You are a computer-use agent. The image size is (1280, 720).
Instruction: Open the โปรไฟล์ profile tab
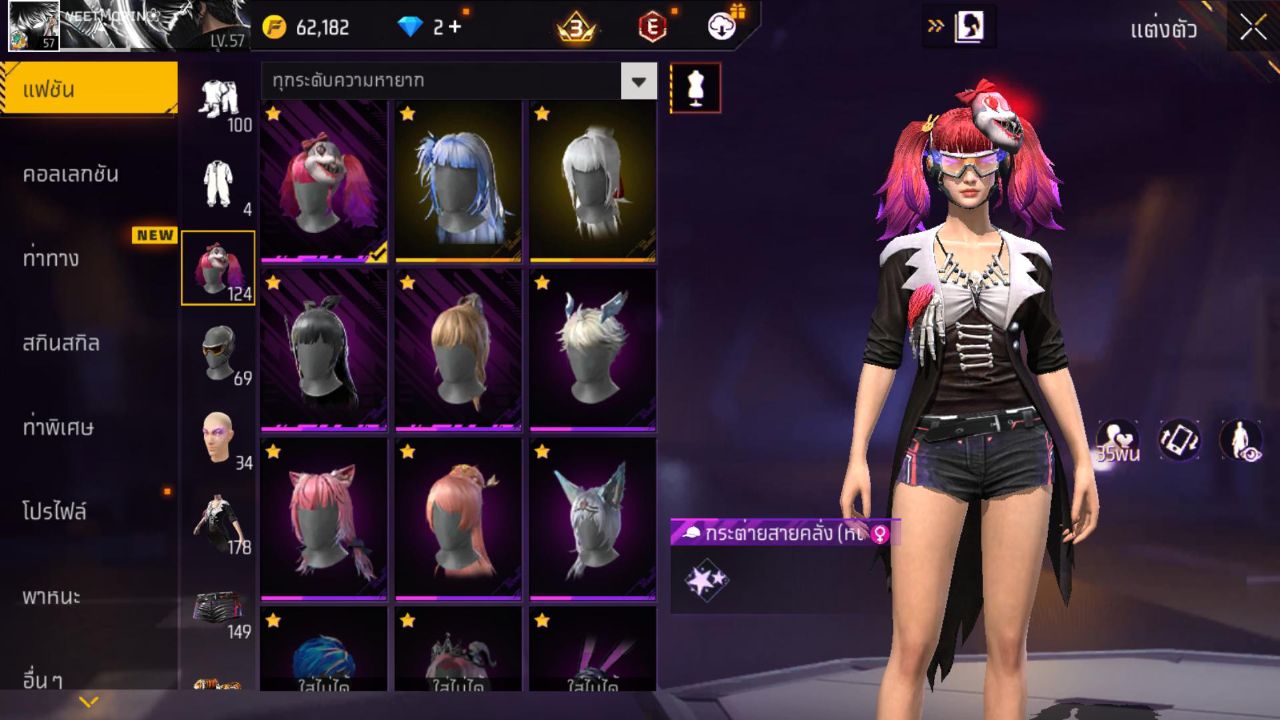(55, 512)
